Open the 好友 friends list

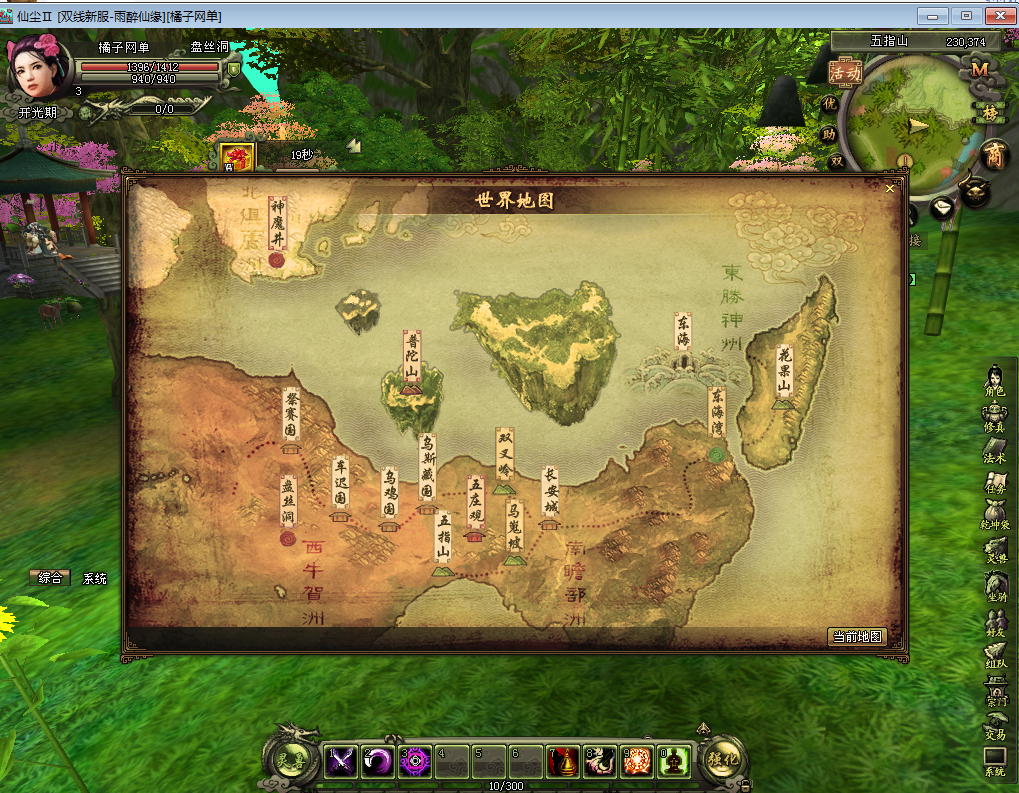(995, 624)
